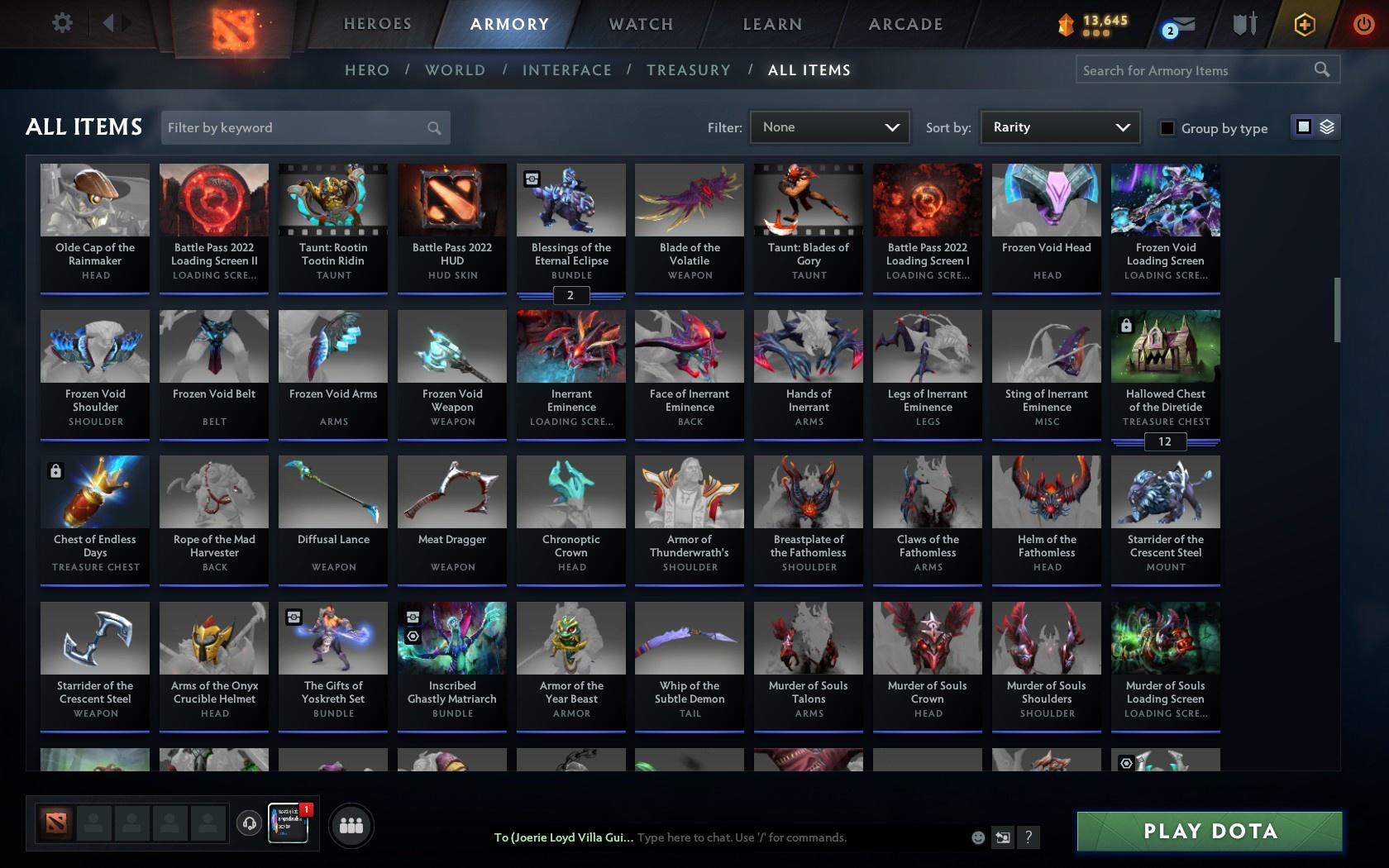
Task: Open the Sort by Rarity dropdown
Action: tap(1059, 126)
